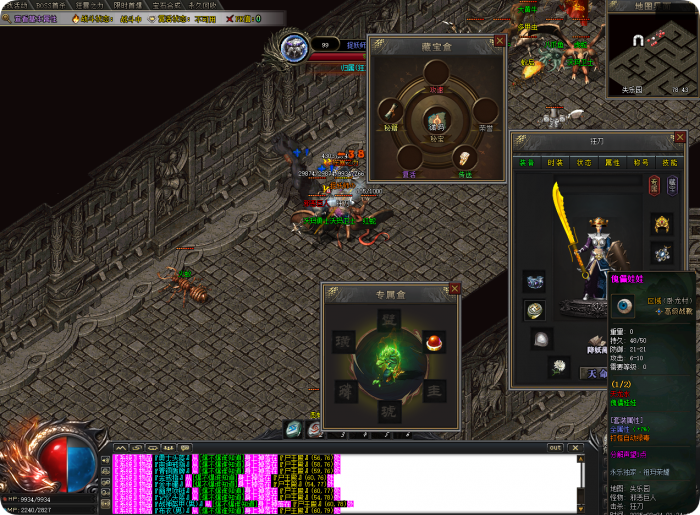Viewport: 700px width, 515px height.
Task: Close the 藏宝盒 treasure box window
Action: click(x=500, y=42)
